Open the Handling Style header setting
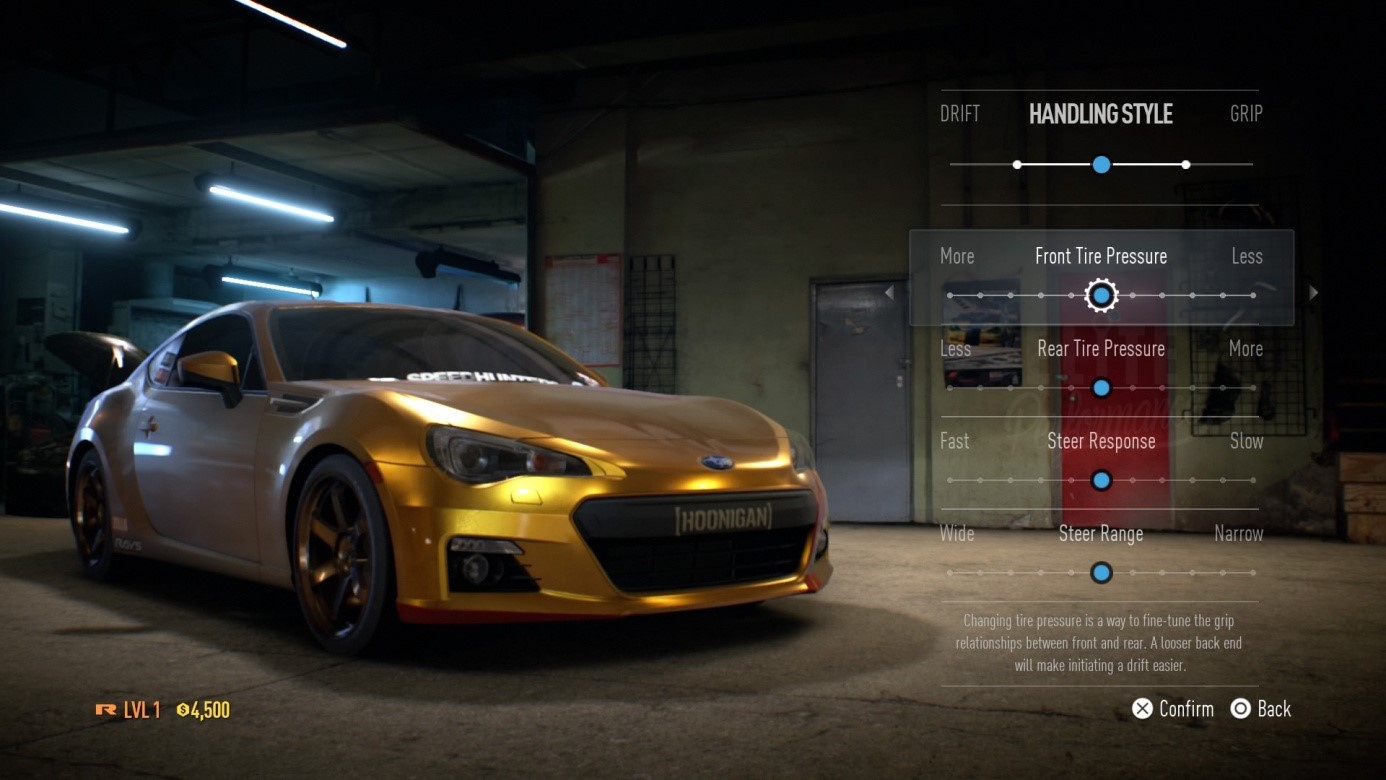1386x780 pixels. [1101, 114]
